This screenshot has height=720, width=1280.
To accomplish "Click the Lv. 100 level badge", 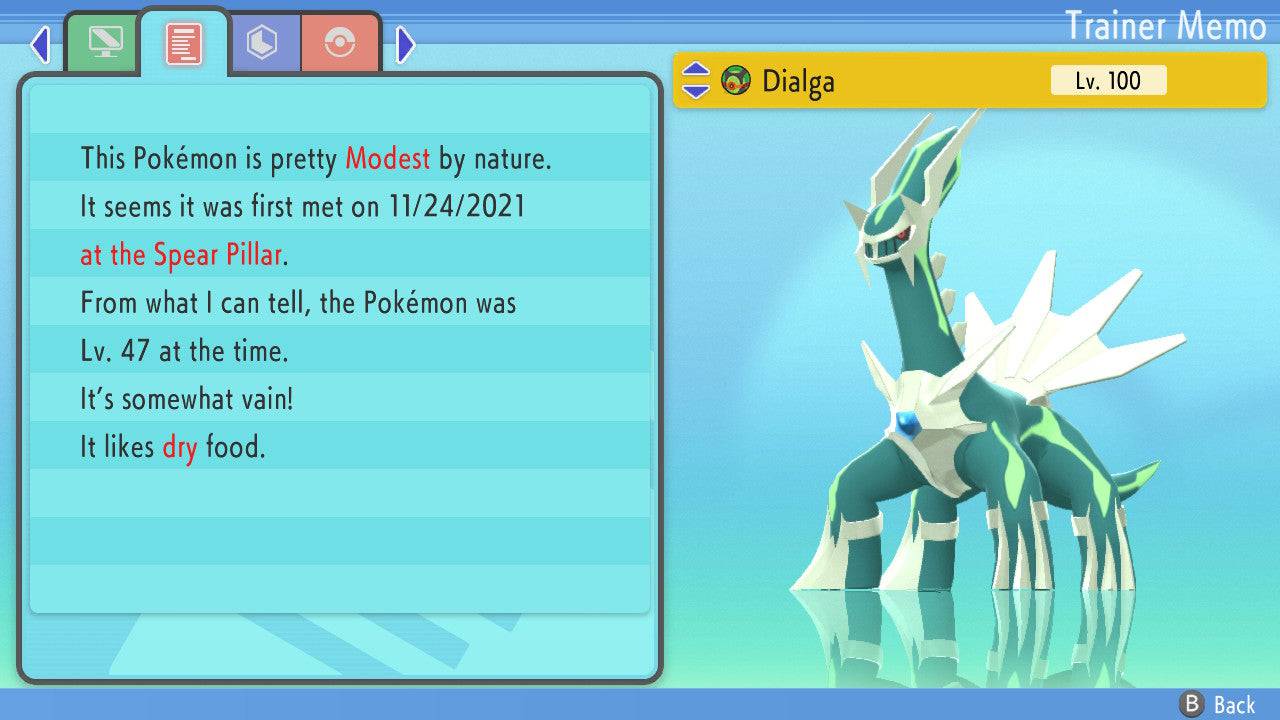I will point(1108,80).
